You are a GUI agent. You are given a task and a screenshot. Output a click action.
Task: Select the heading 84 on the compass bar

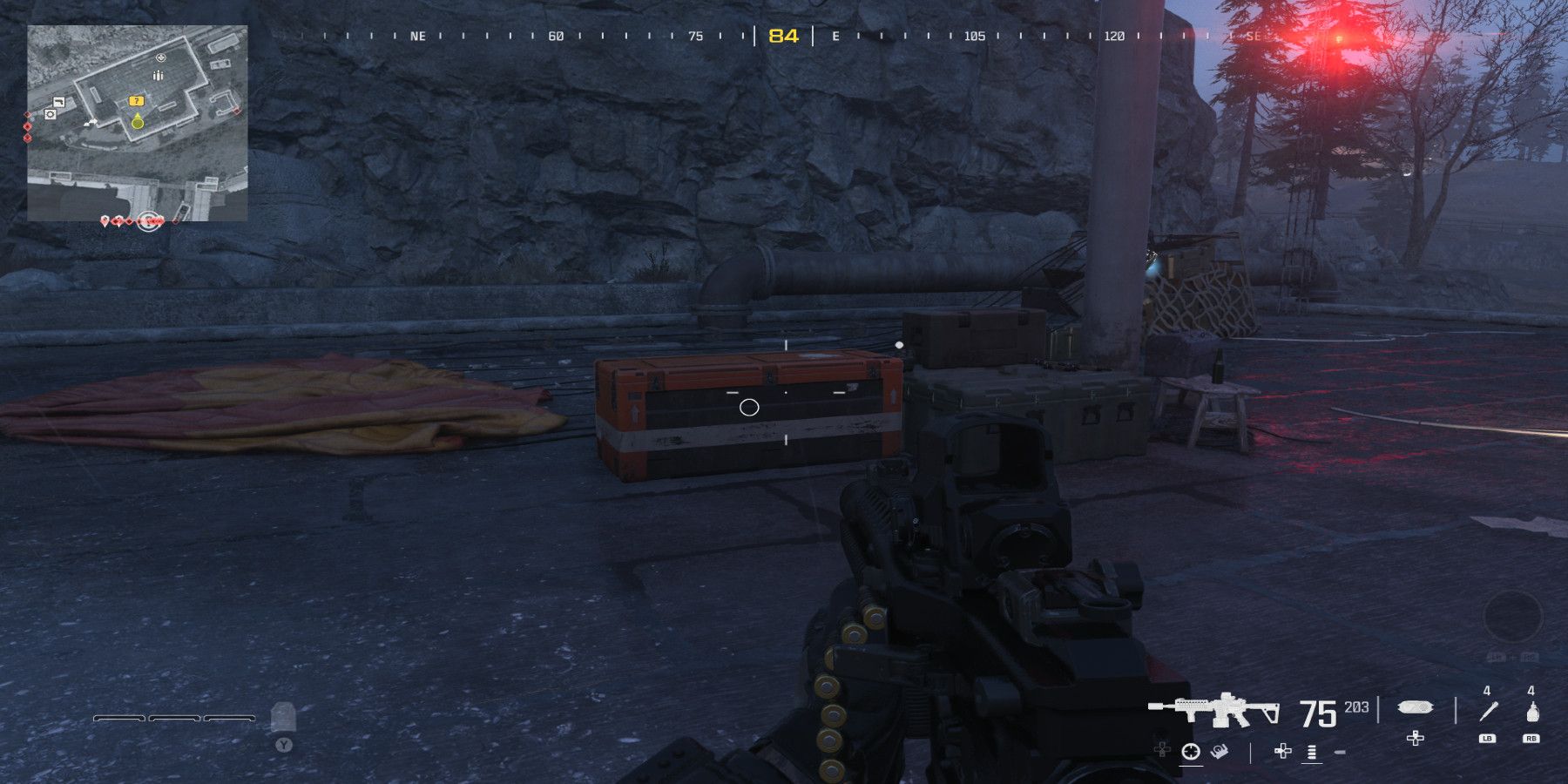[x=781, y=37]
